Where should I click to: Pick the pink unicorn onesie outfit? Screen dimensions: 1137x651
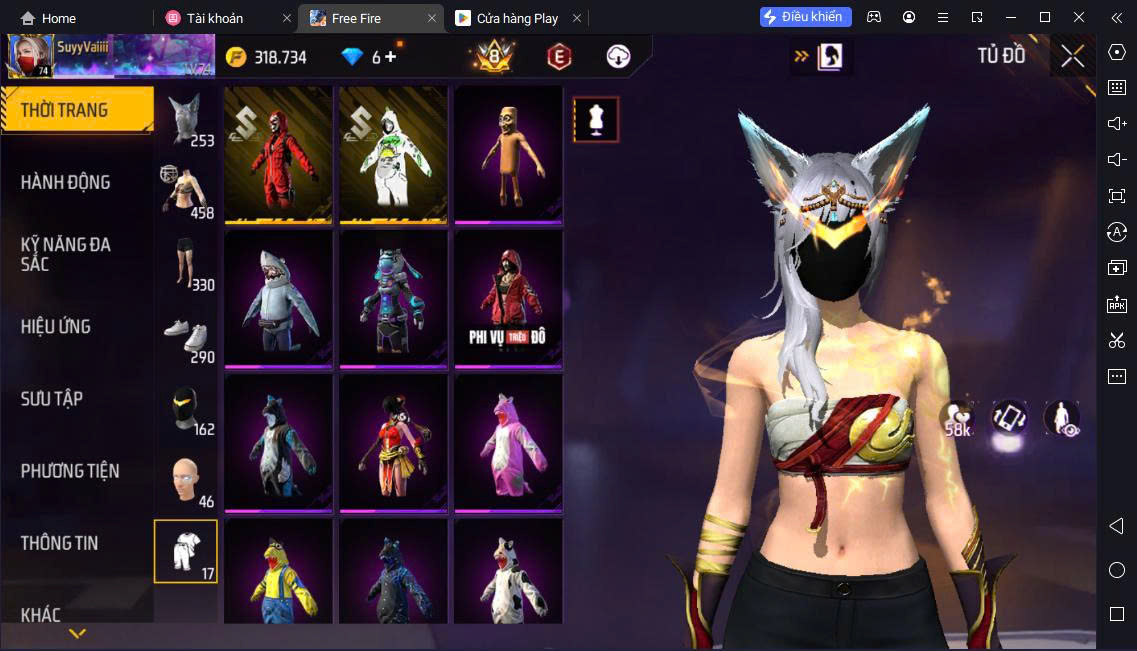click(508, 442)
